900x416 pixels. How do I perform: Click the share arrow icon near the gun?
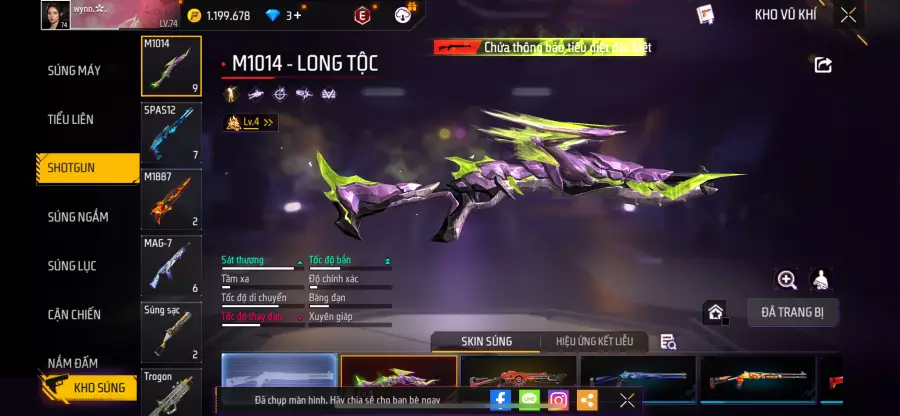coord(823,65)
